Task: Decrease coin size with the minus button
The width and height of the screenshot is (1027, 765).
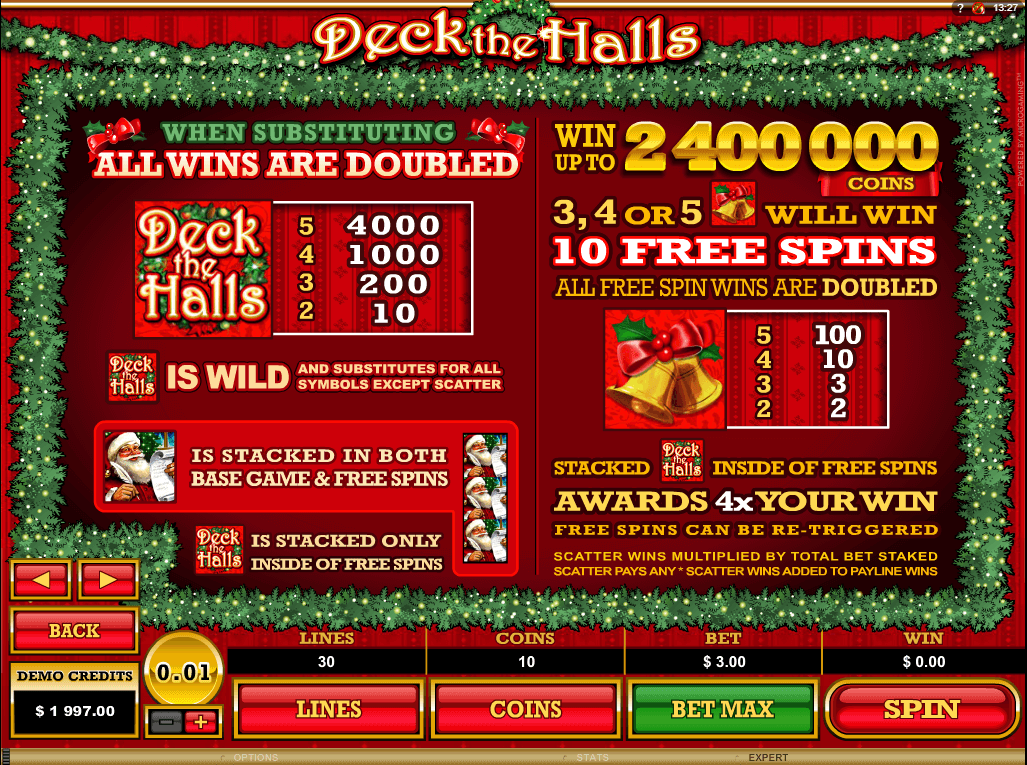Action: tap(168, 721)
